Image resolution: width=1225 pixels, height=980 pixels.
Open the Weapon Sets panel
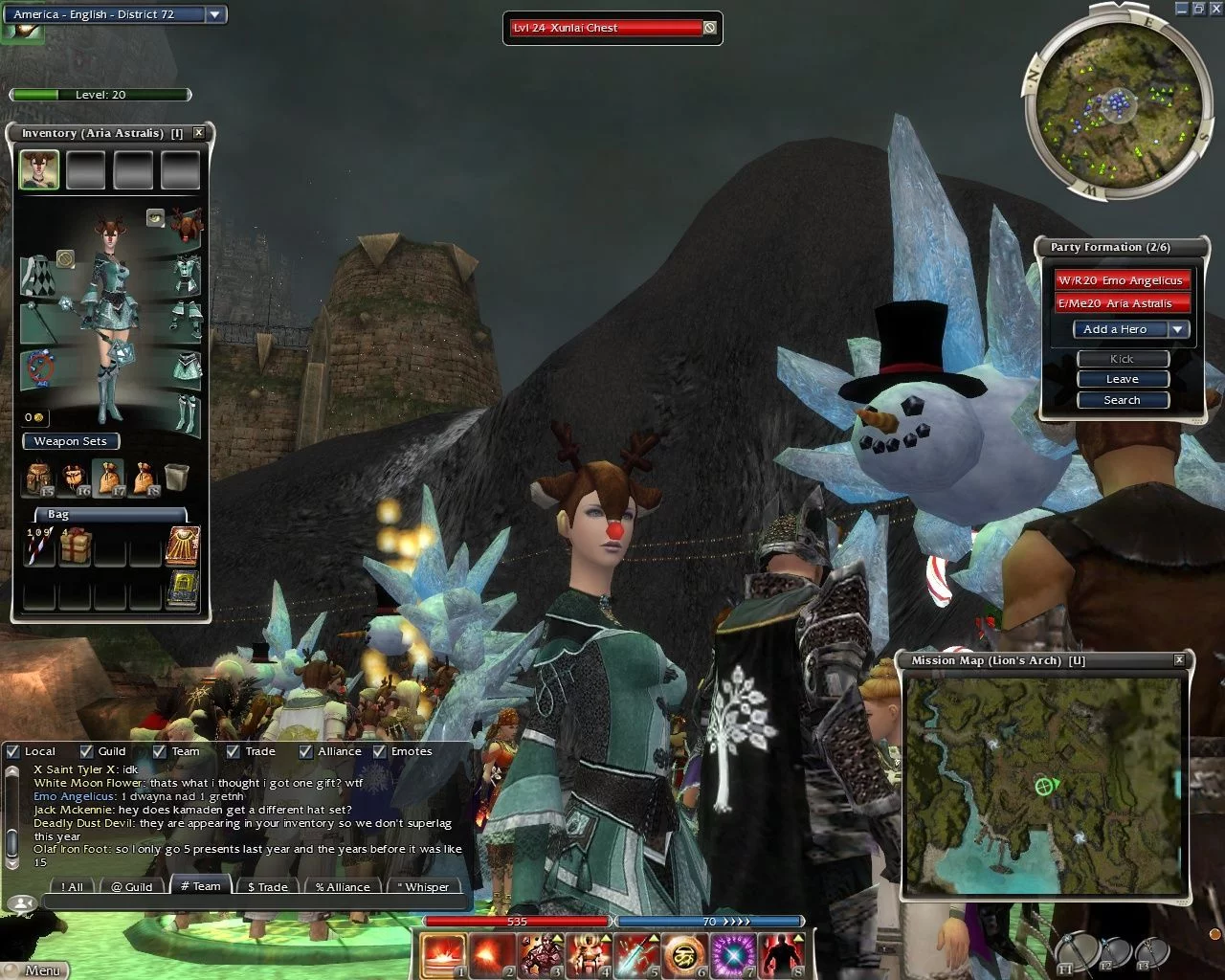pos(71,441)
